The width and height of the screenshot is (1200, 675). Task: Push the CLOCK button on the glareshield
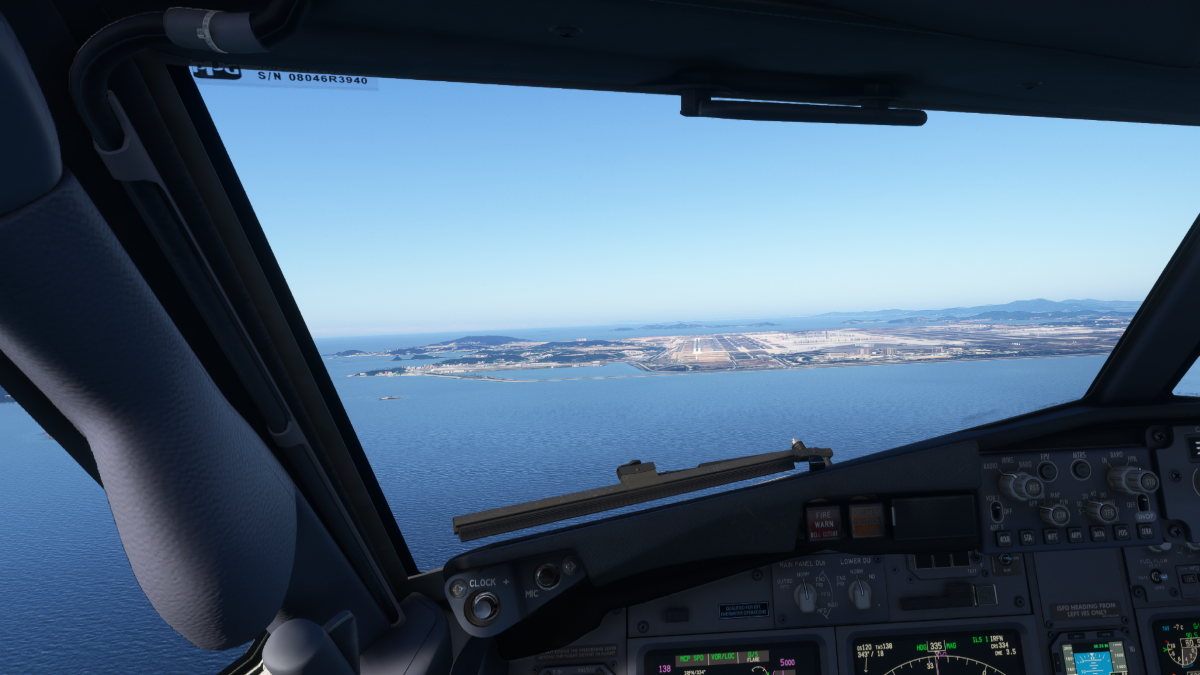tap(483, 605)
